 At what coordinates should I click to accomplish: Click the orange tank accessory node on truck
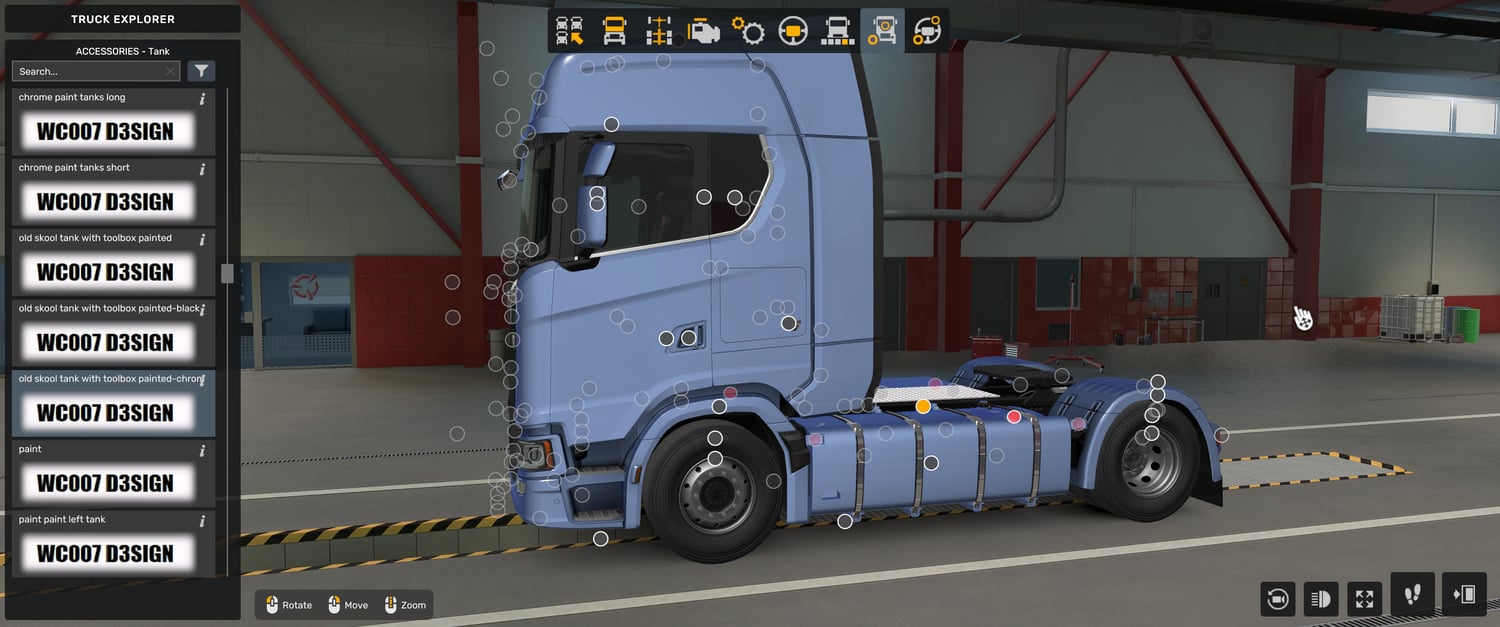[x=923, y=406]
